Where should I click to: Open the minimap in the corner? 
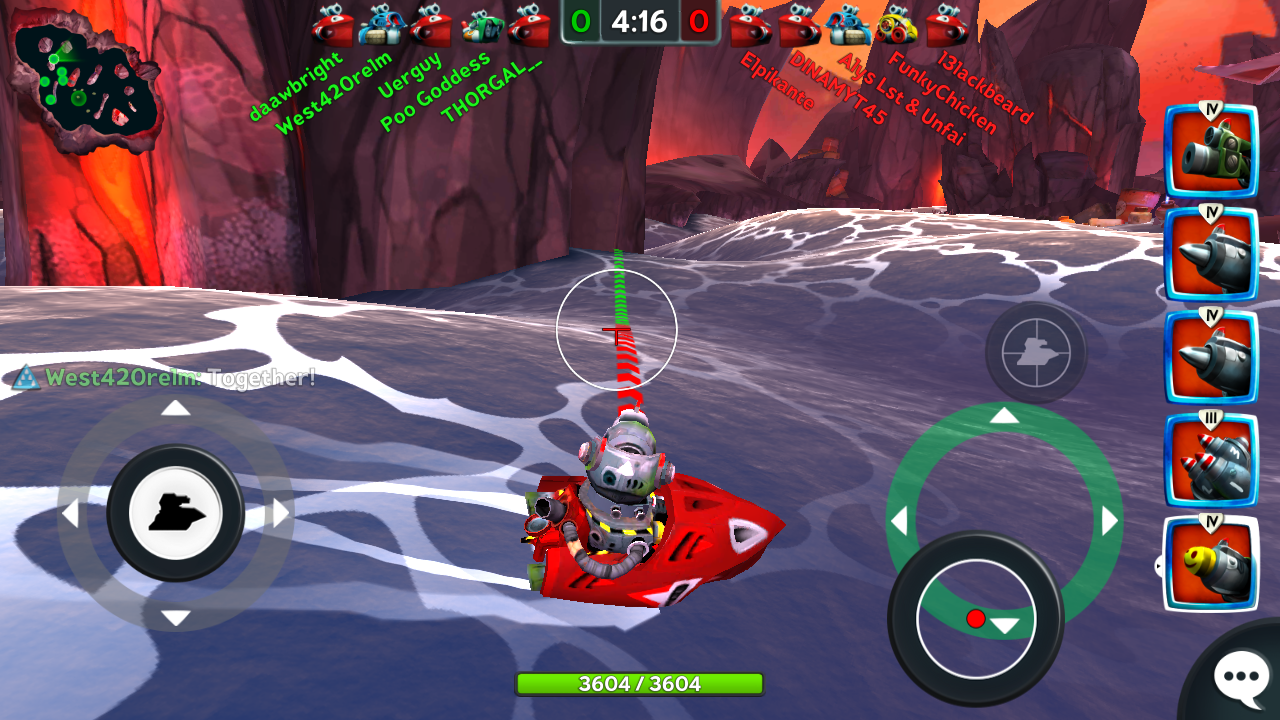85,85
